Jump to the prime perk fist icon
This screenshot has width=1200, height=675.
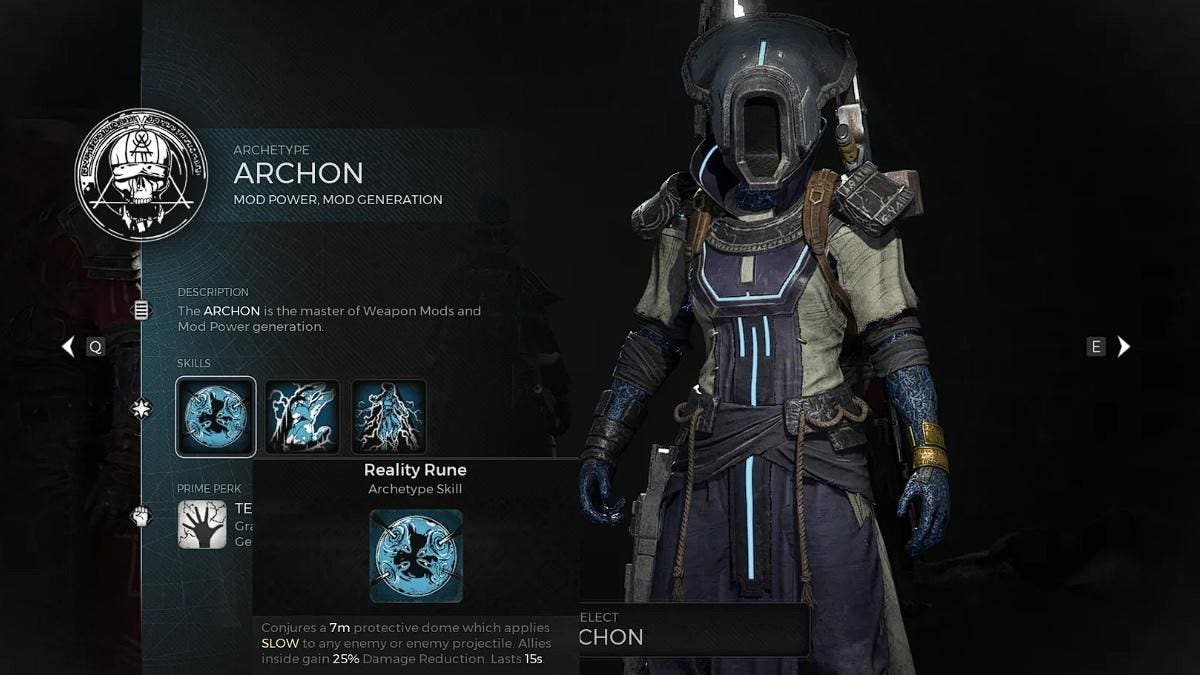tap(141, 517)
